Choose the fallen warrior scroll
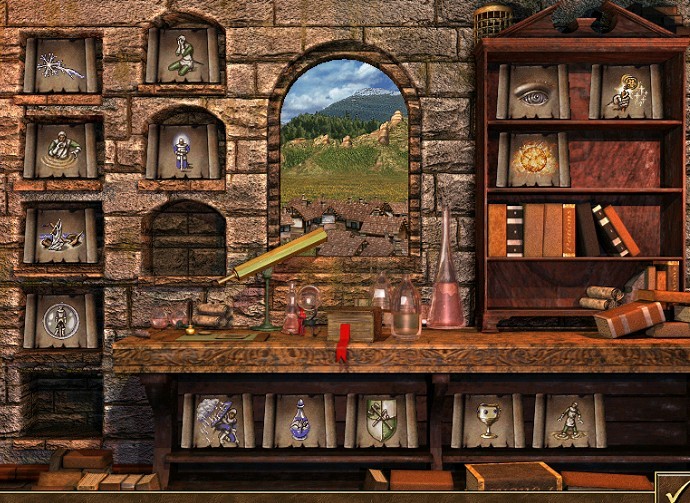The image size is (690, 503). [x=61, y=236]
